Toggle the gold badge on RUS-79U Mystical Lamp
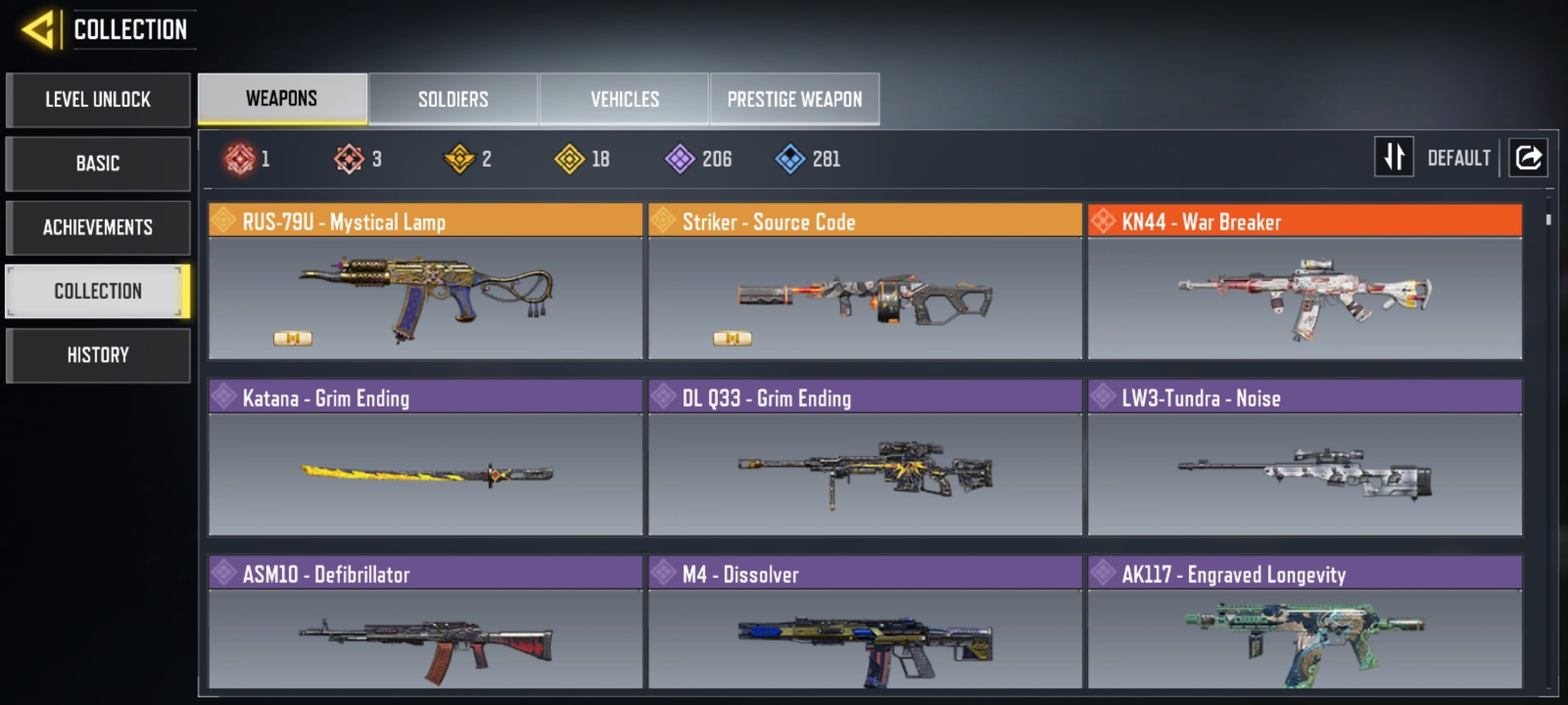This screenshot has width=1568, height=705. [x=293, y=338]
